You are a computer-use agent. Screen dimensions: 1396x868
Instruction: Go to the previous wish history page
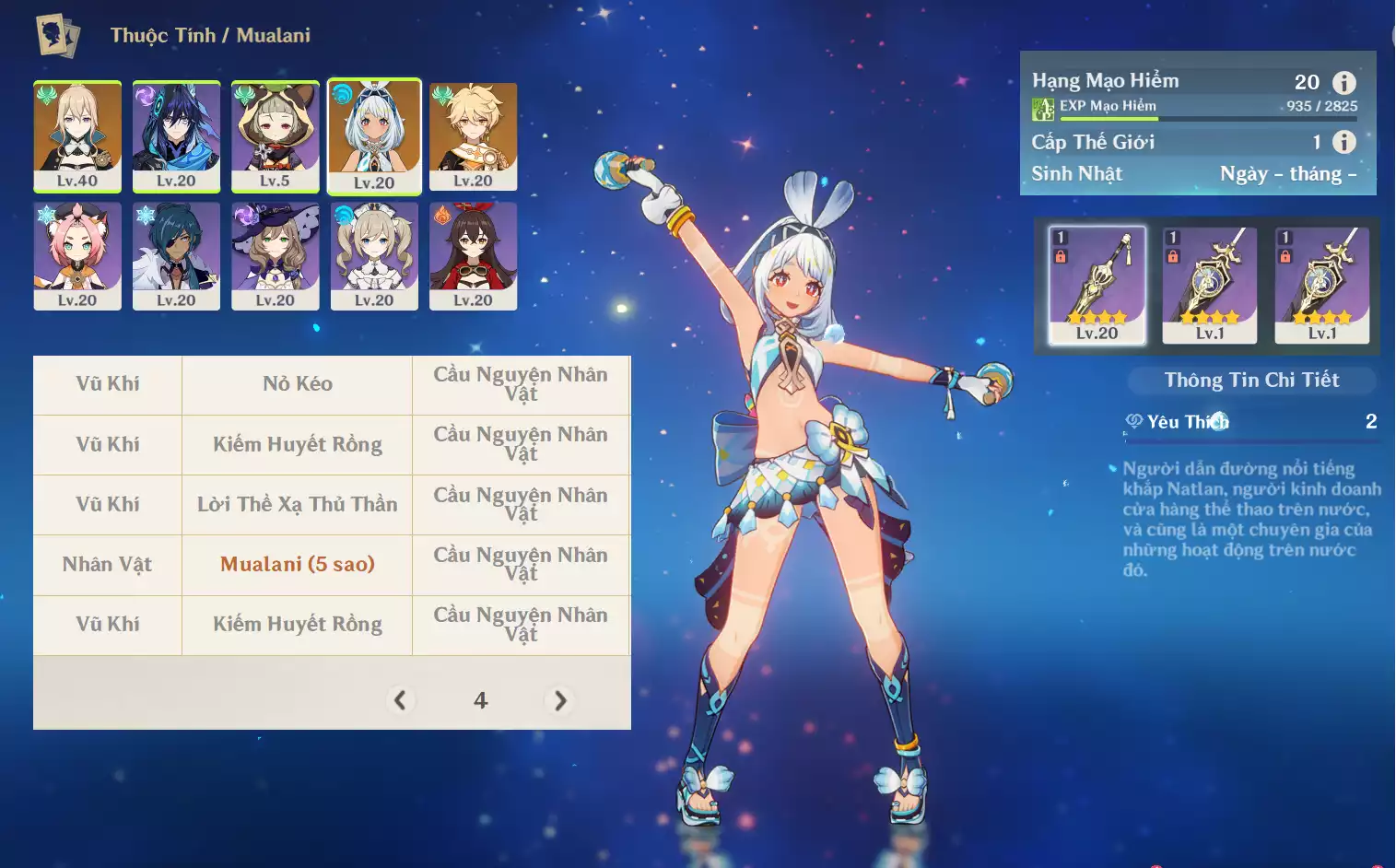(x=400, y=700)
